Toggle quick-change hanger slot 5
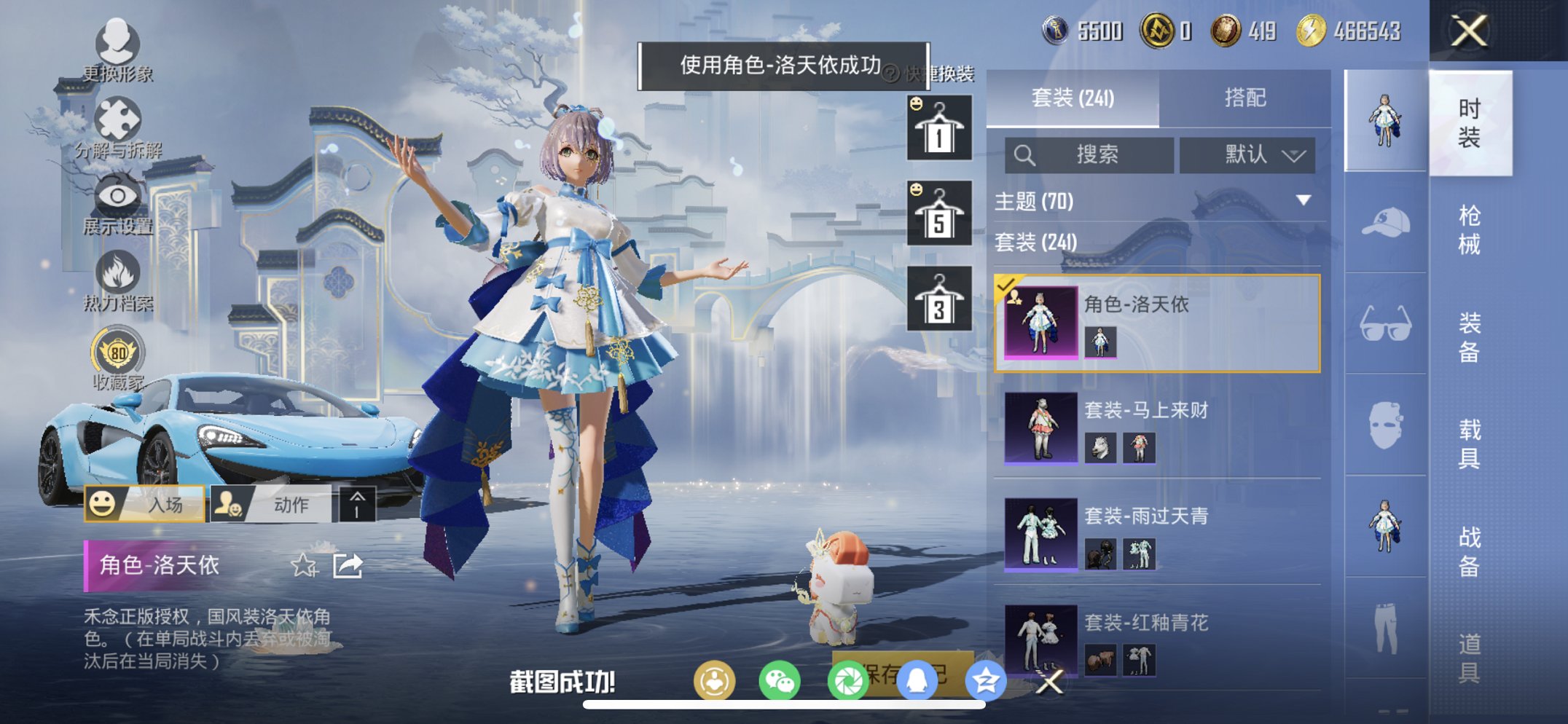The width and height of the screenshot is (1568, 724). coord(941,212)
